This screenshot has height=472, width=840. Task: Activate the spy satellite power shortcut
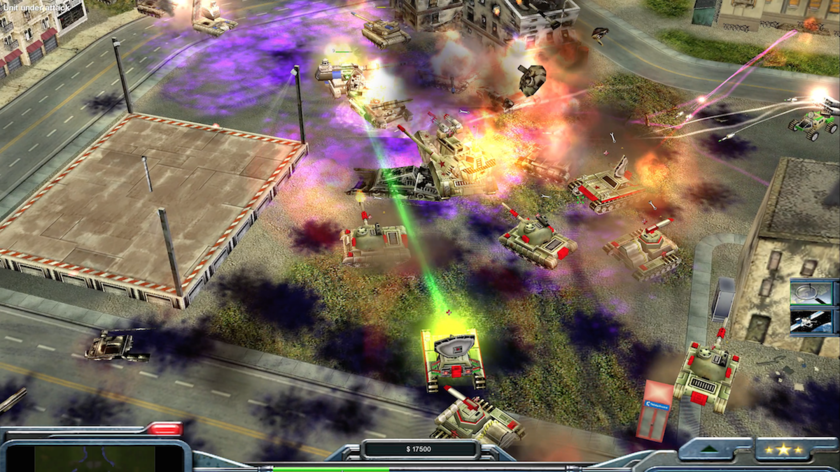(811, 321)
